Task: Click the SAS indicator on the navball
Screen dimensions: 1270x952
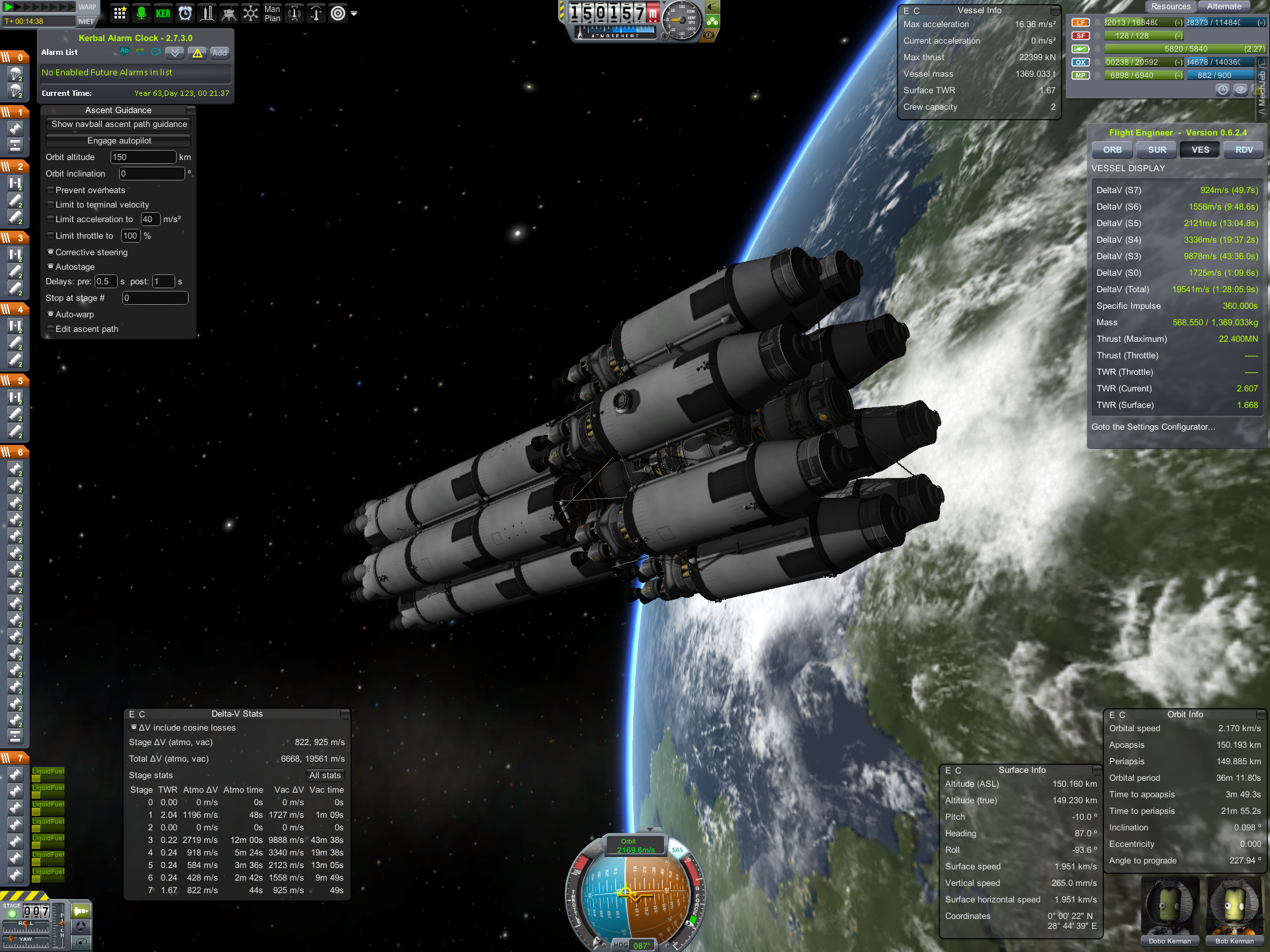Action: (677, 850)
